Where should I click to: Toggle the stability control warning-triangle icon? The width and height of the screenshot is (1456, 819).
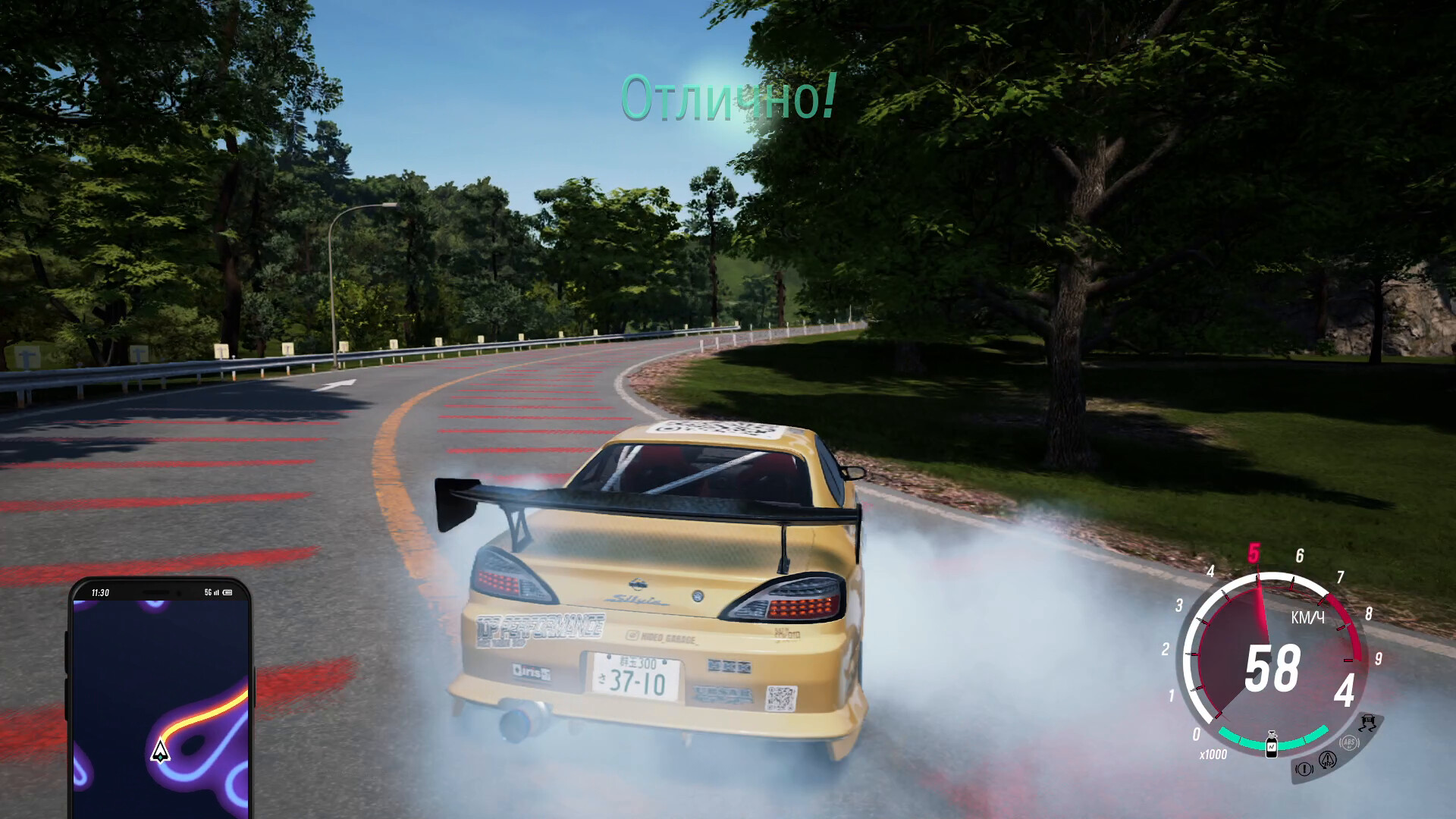1327,759
